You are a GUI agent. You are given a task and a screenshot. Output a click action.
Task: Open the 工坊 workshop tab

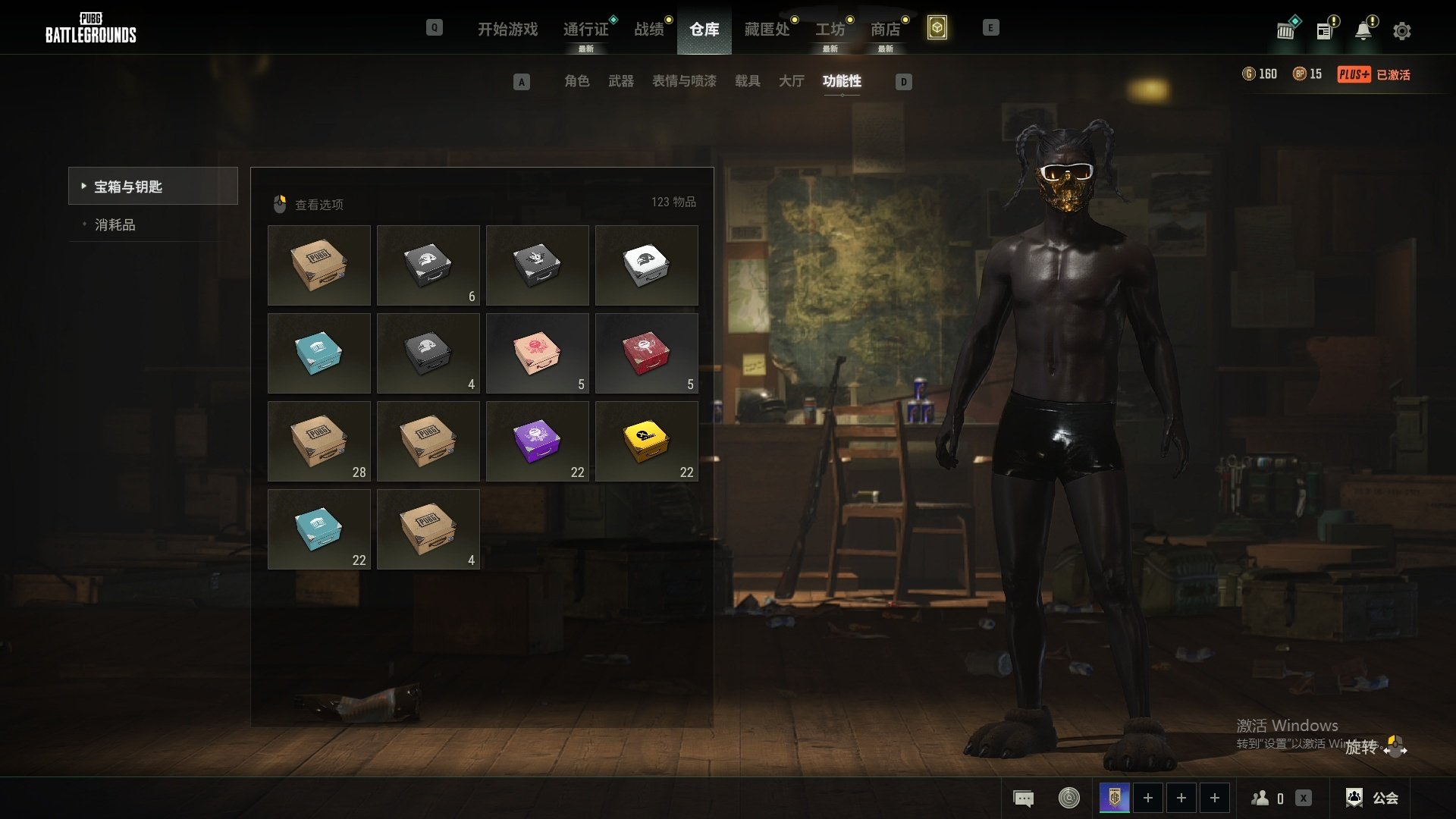pos(830,30)
